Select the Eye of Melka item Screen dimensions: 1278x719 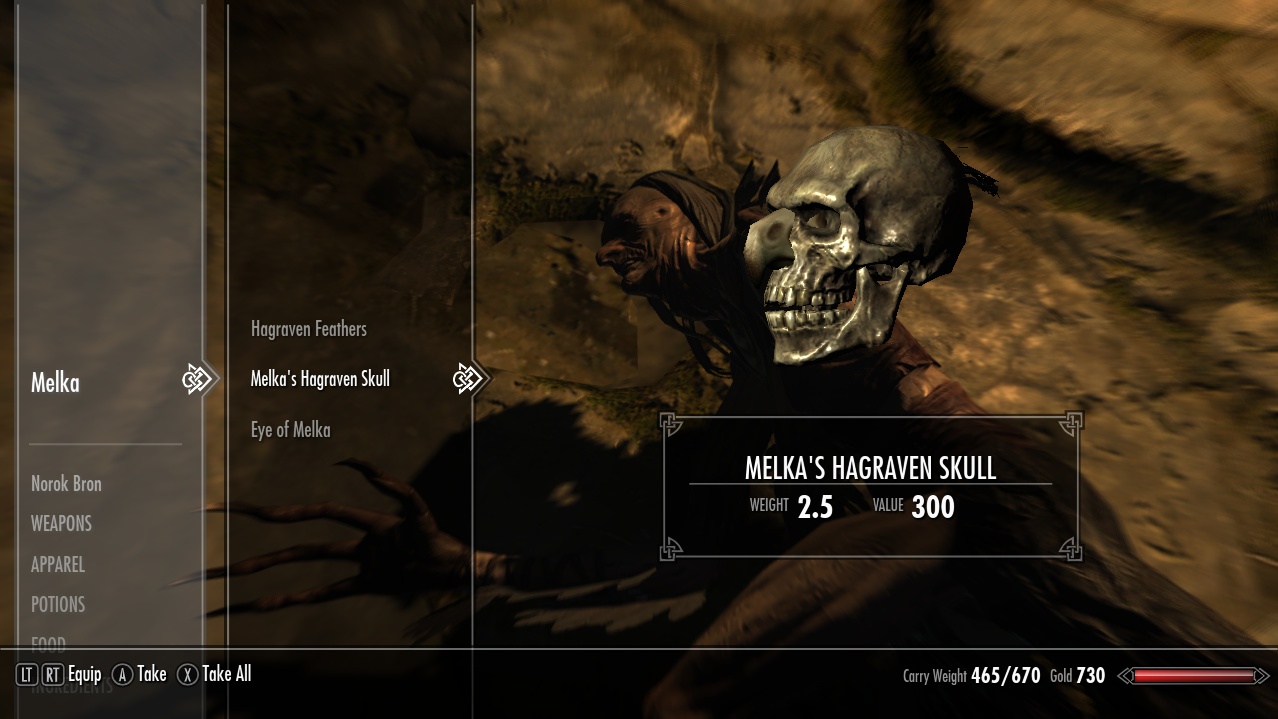coord(290,430)
